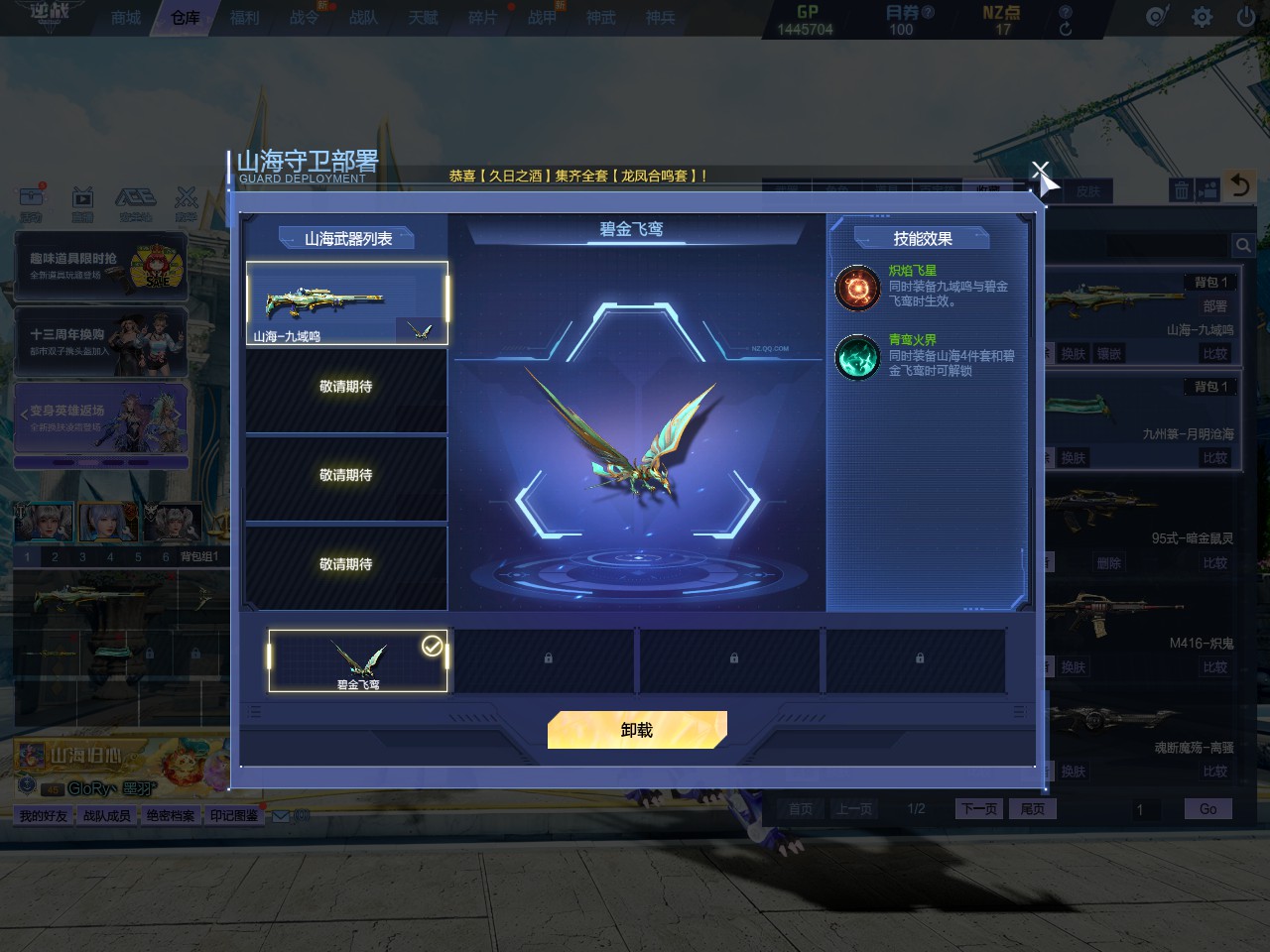Click the 炽焰飞星 skill icon
This screenshot has height=952, width=1270.
coord(857,288)
